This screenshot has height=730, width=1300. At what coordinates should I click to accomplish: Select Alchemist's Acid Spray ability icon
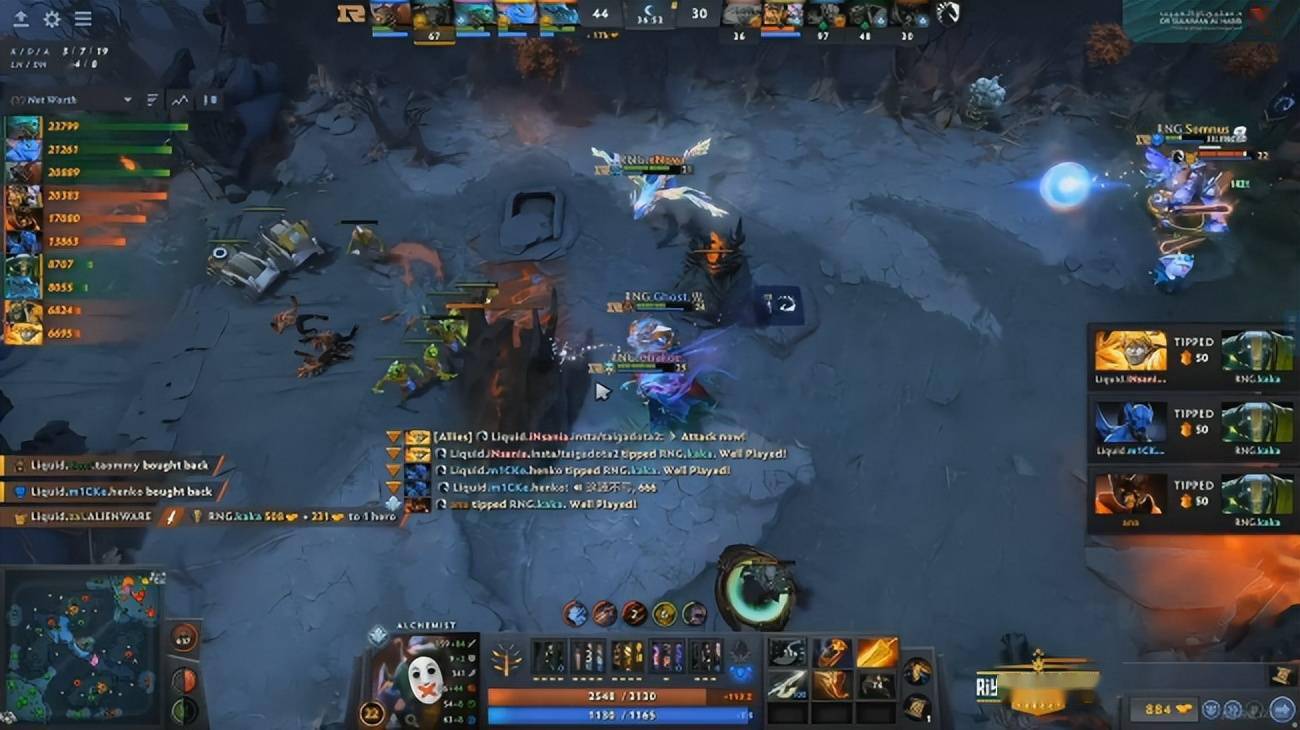coord(575,614)
